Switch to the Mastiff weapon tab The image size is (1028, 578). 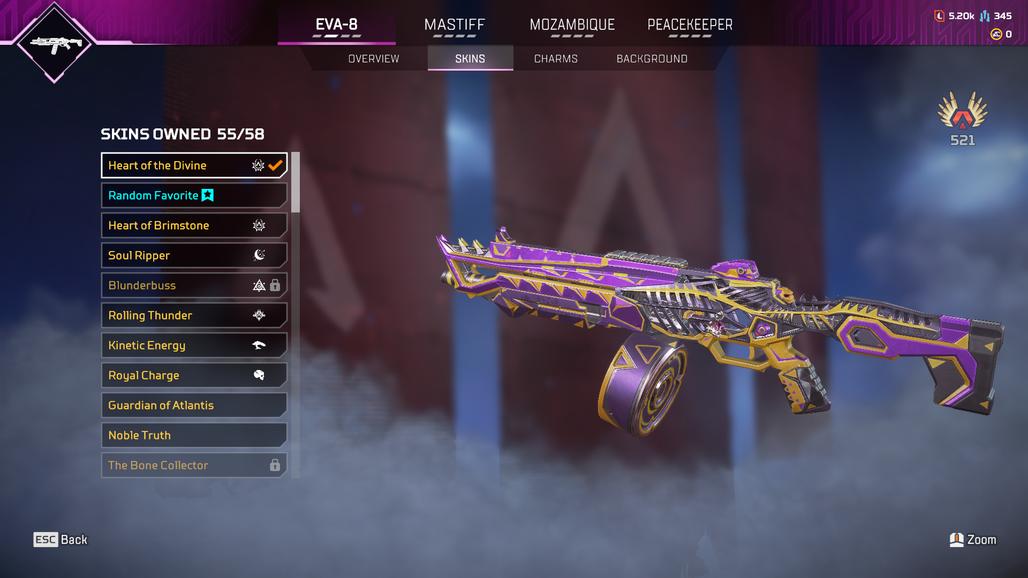[454, 25]
